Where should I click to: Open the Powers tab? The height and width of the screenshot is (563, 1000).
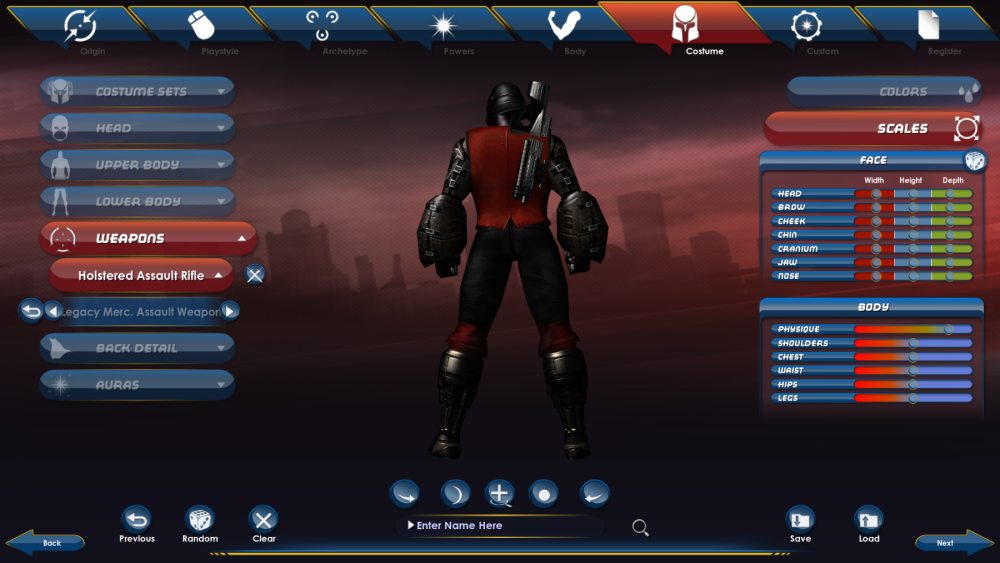coord(443,29)
